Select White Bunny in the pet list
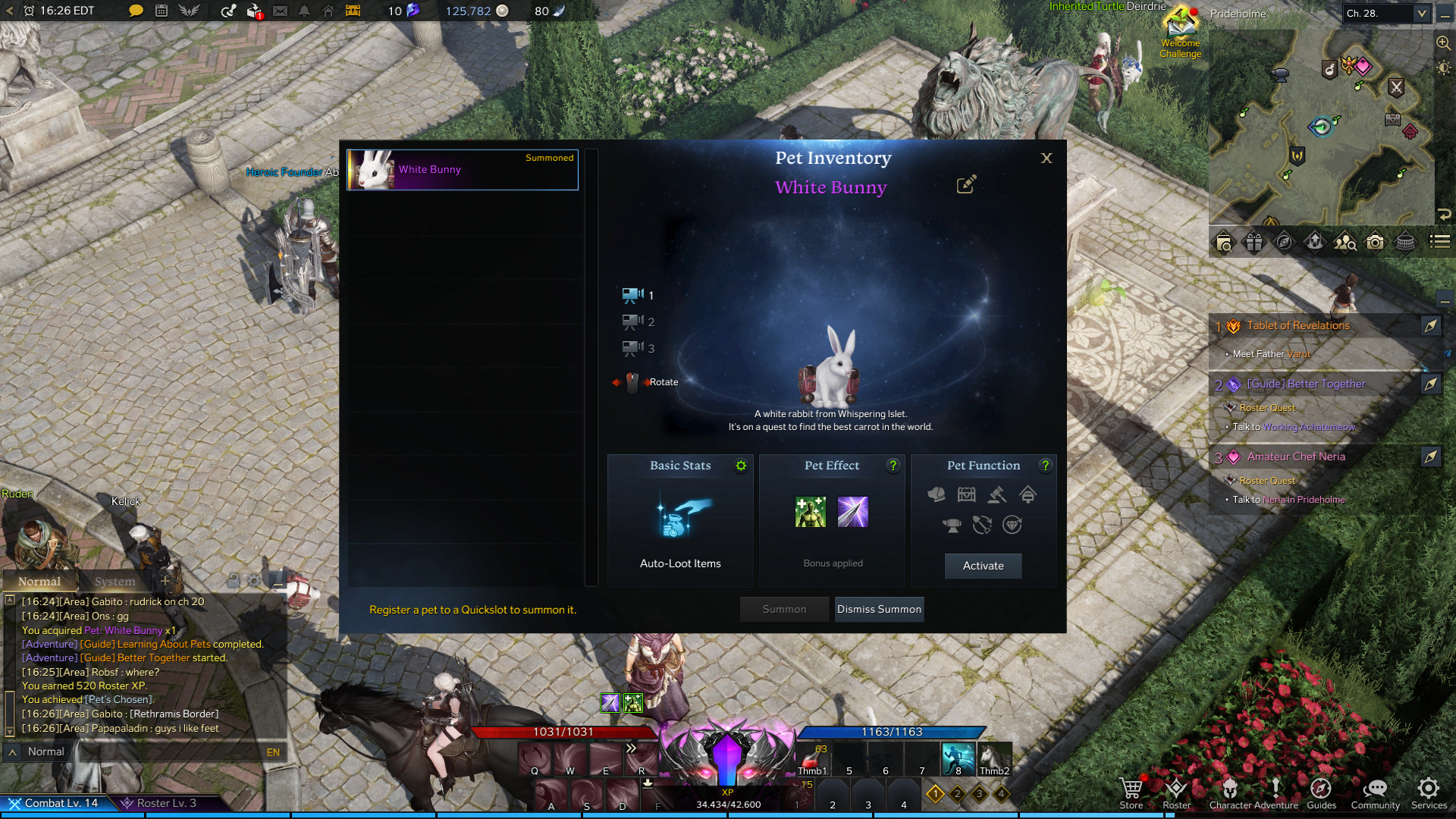The width and height of the screenshot is (1456, 819). [x=463, y=170]
